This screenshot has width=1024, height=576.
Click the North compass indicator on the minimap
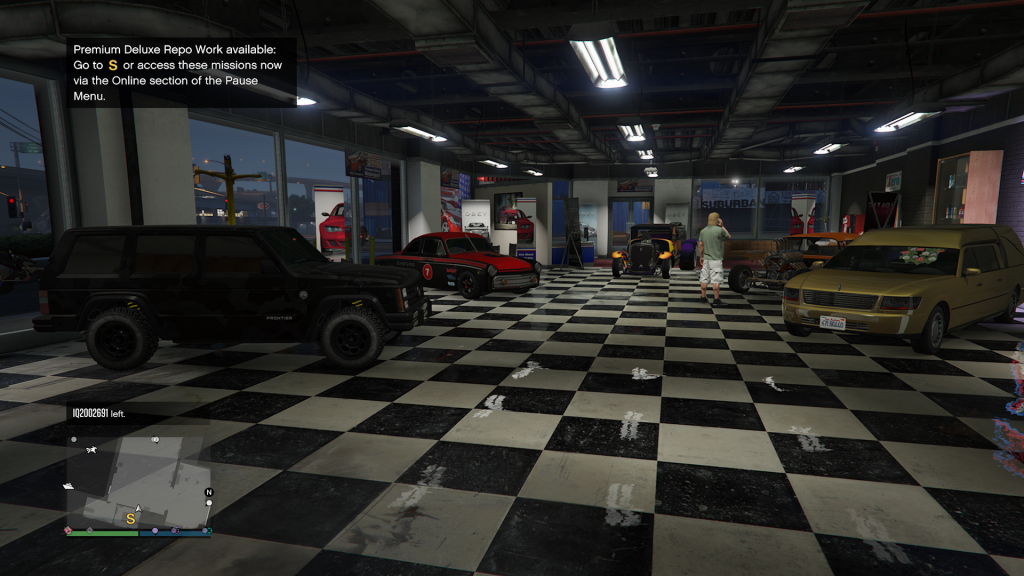point(209,492)
